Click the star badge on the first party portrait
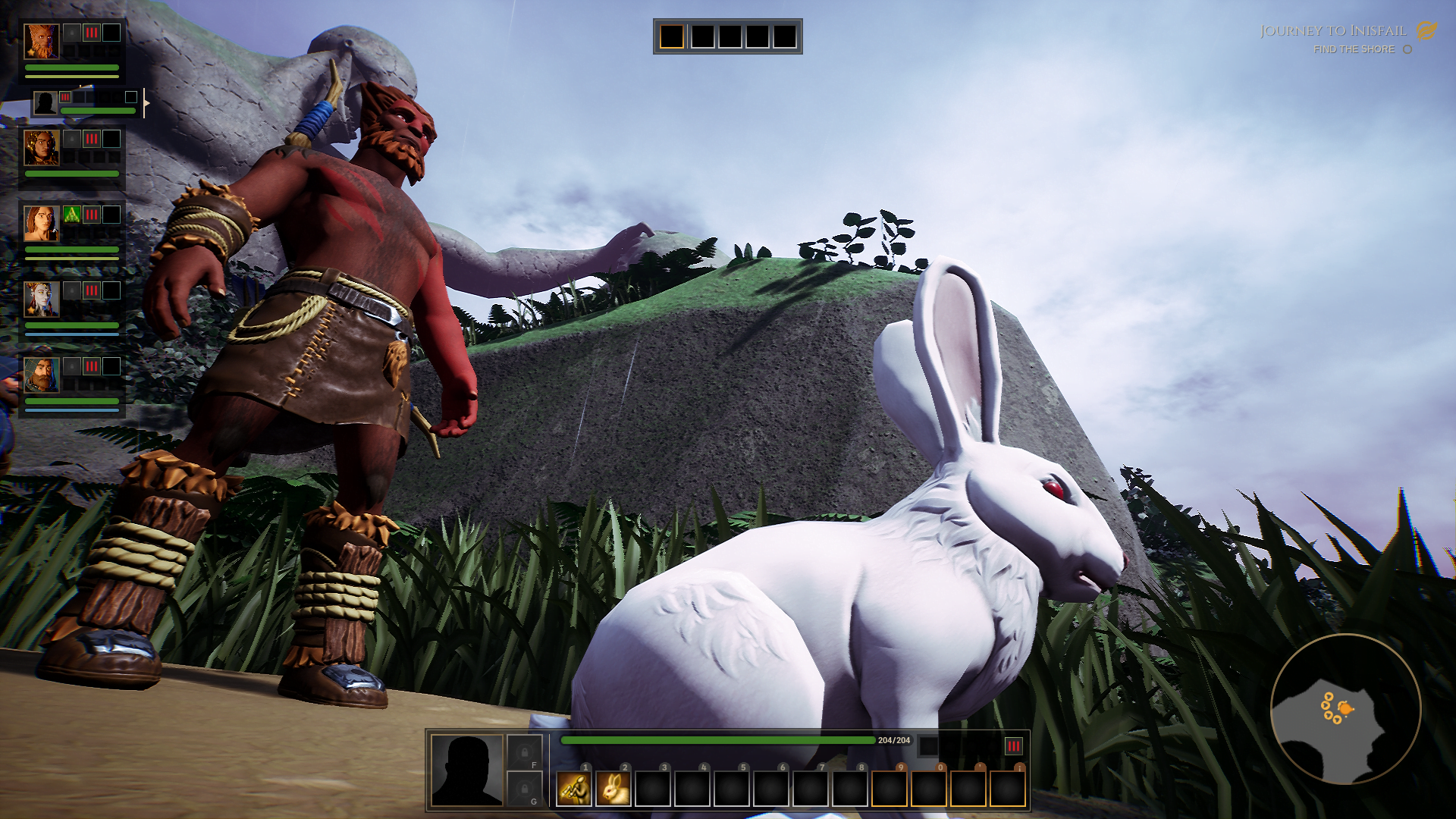 click(x=30, y=53)
